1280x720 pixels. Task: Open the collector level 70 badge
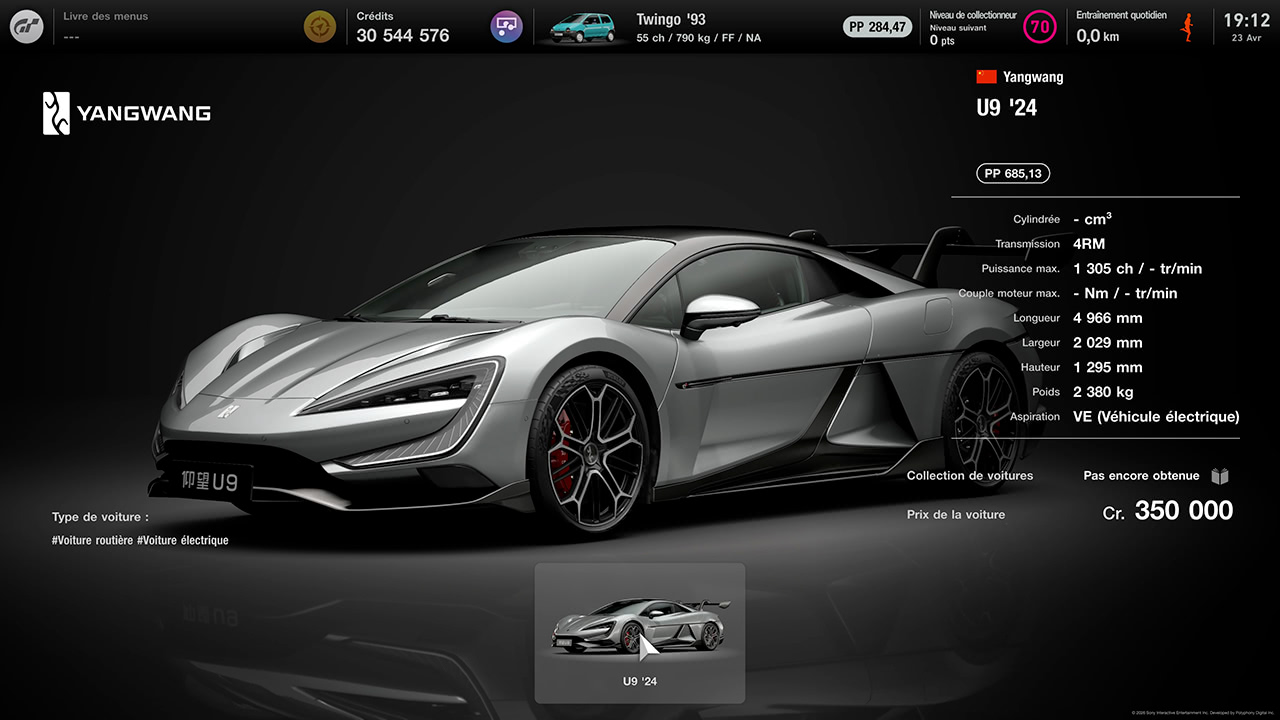coord(1040,27)
